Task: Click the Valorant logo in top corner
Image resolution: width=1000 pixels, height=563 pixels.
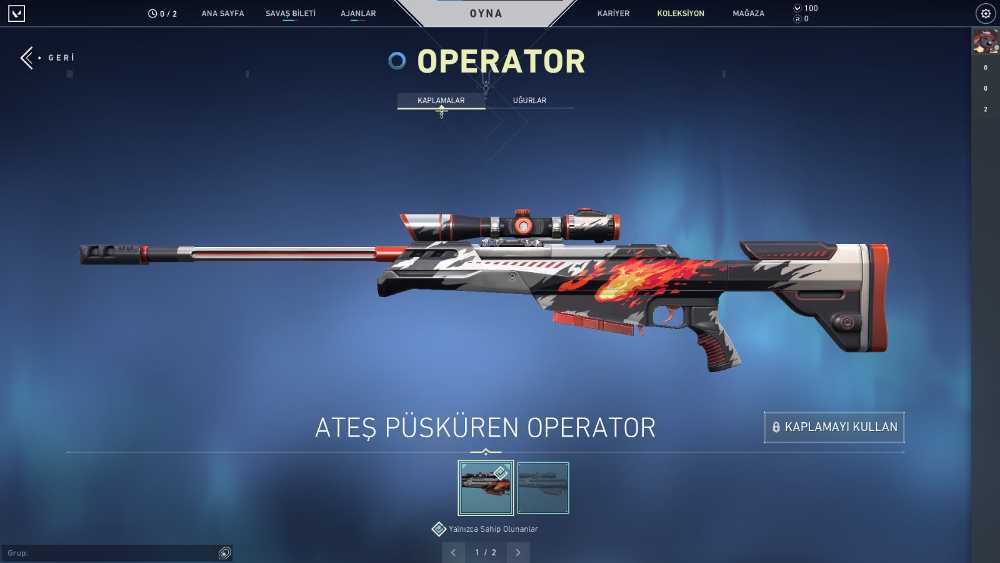Action: pyautogui.click(x=15, y=14)
